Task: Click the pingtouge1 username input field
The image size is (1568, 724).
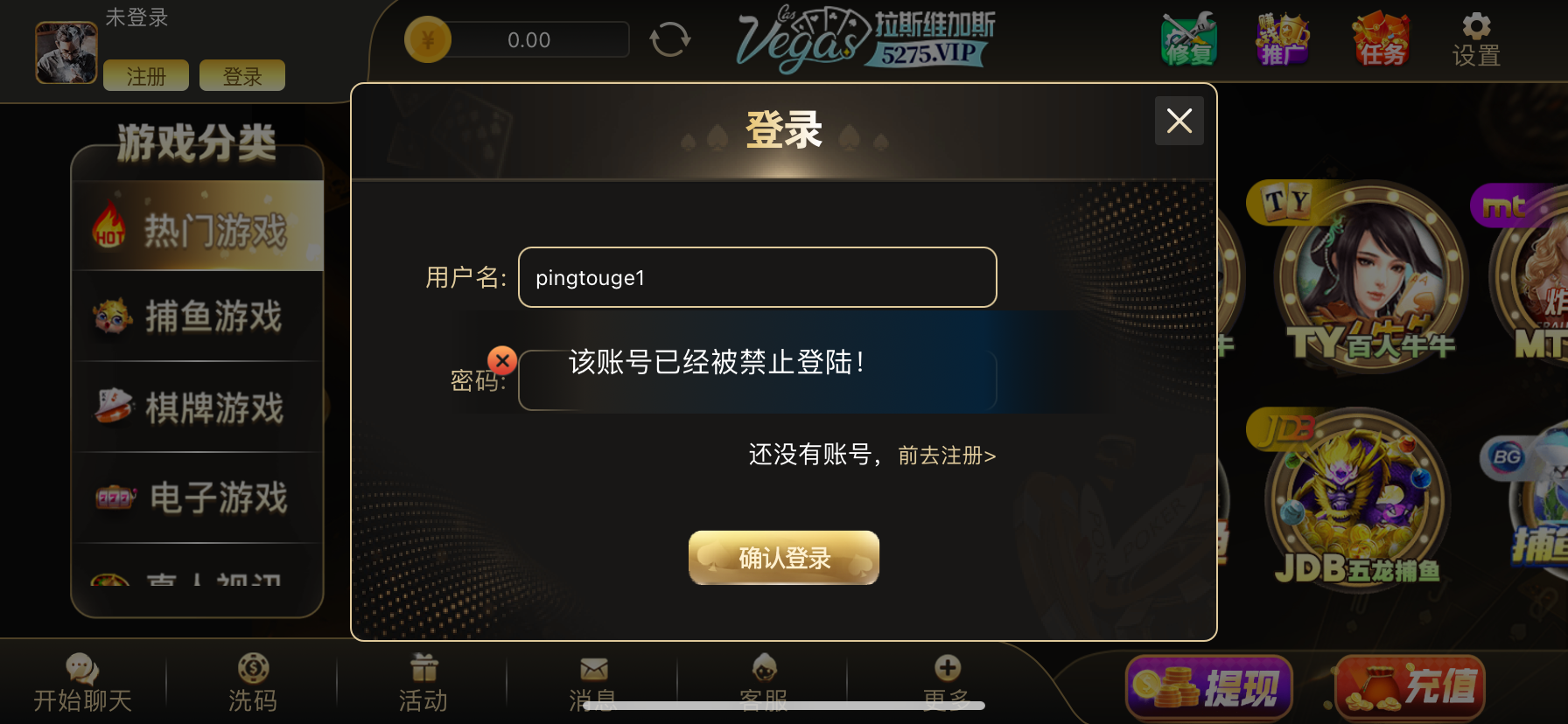Action: 756,277
